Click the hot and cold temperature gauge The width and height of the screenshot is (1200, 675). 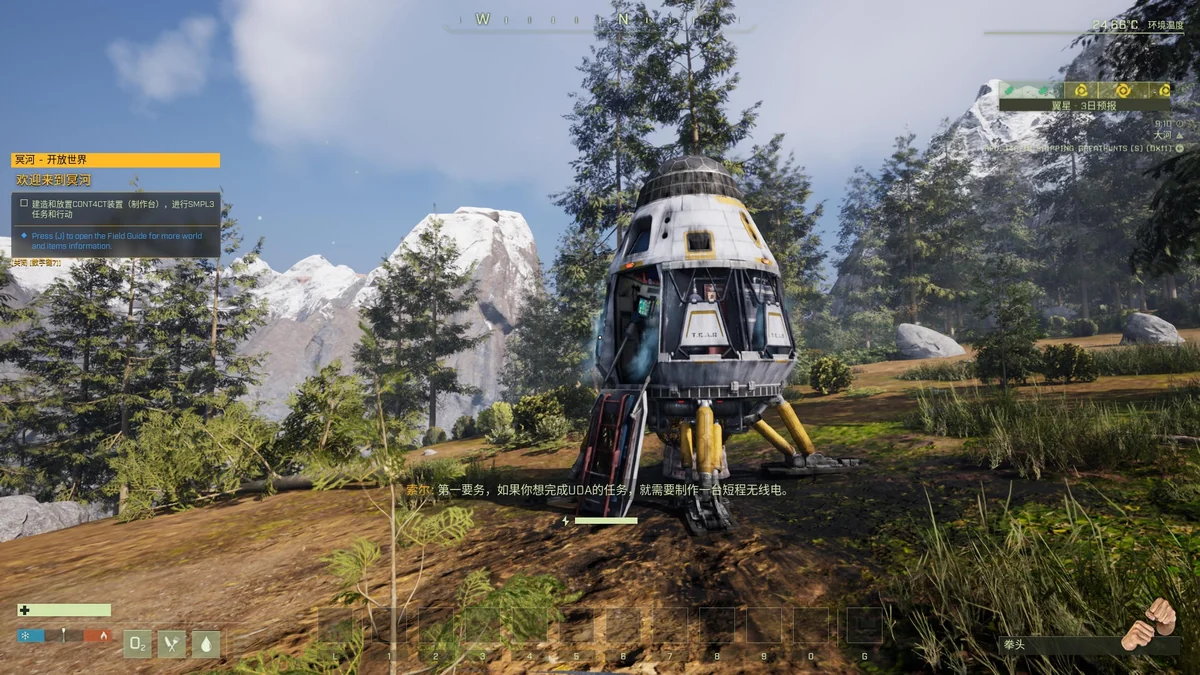pyautogui.click(x=63, y=635)
